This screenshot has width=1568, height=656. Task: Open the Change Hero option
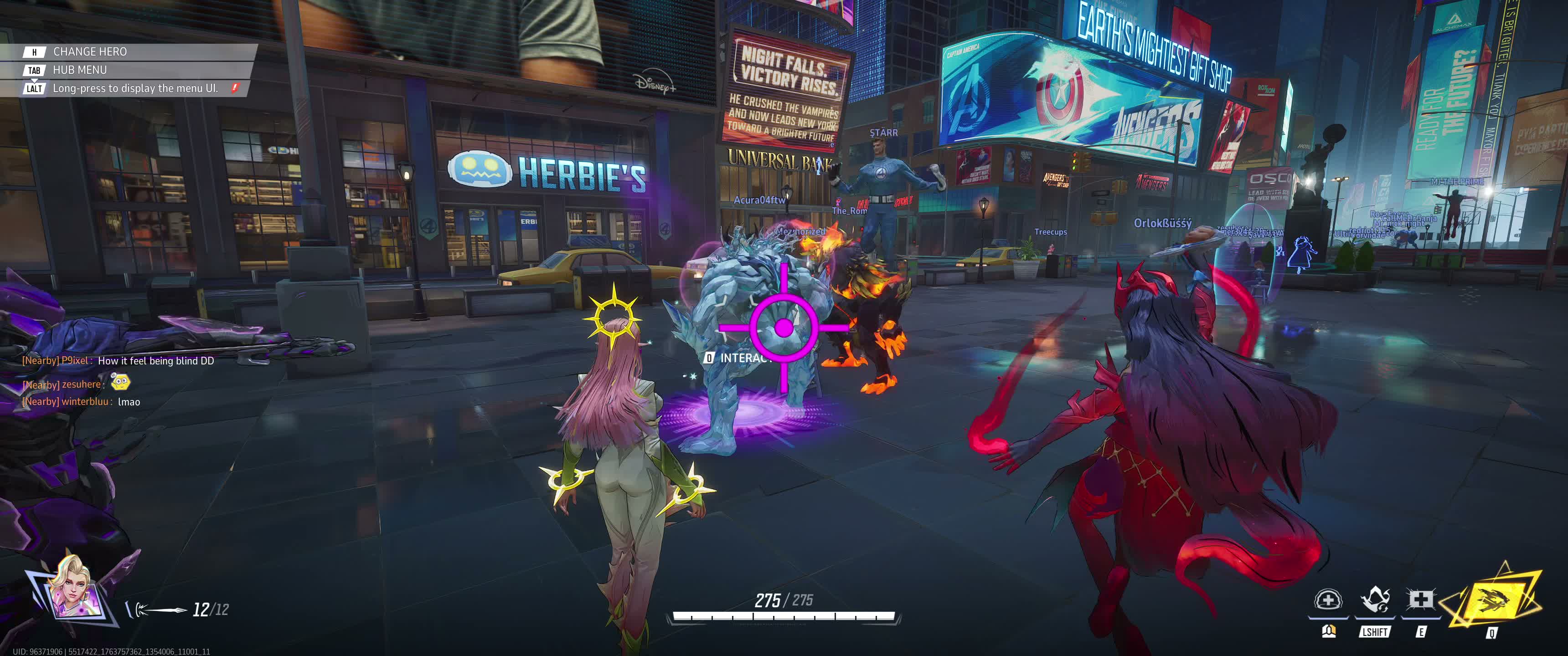(89, 52)
